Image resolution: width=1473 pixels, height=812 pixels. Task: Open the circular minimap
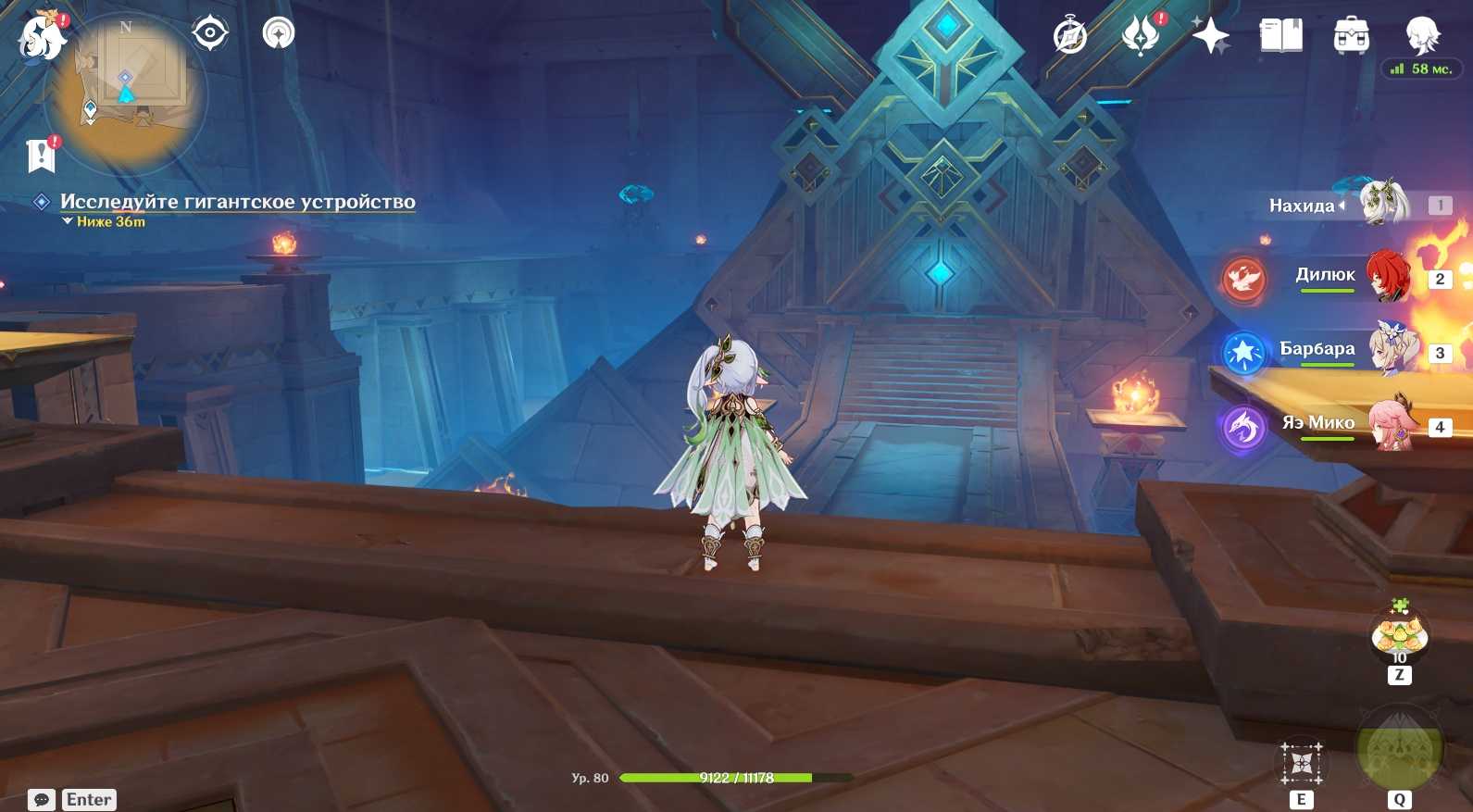pyautogui.click(x=126, y=93)
